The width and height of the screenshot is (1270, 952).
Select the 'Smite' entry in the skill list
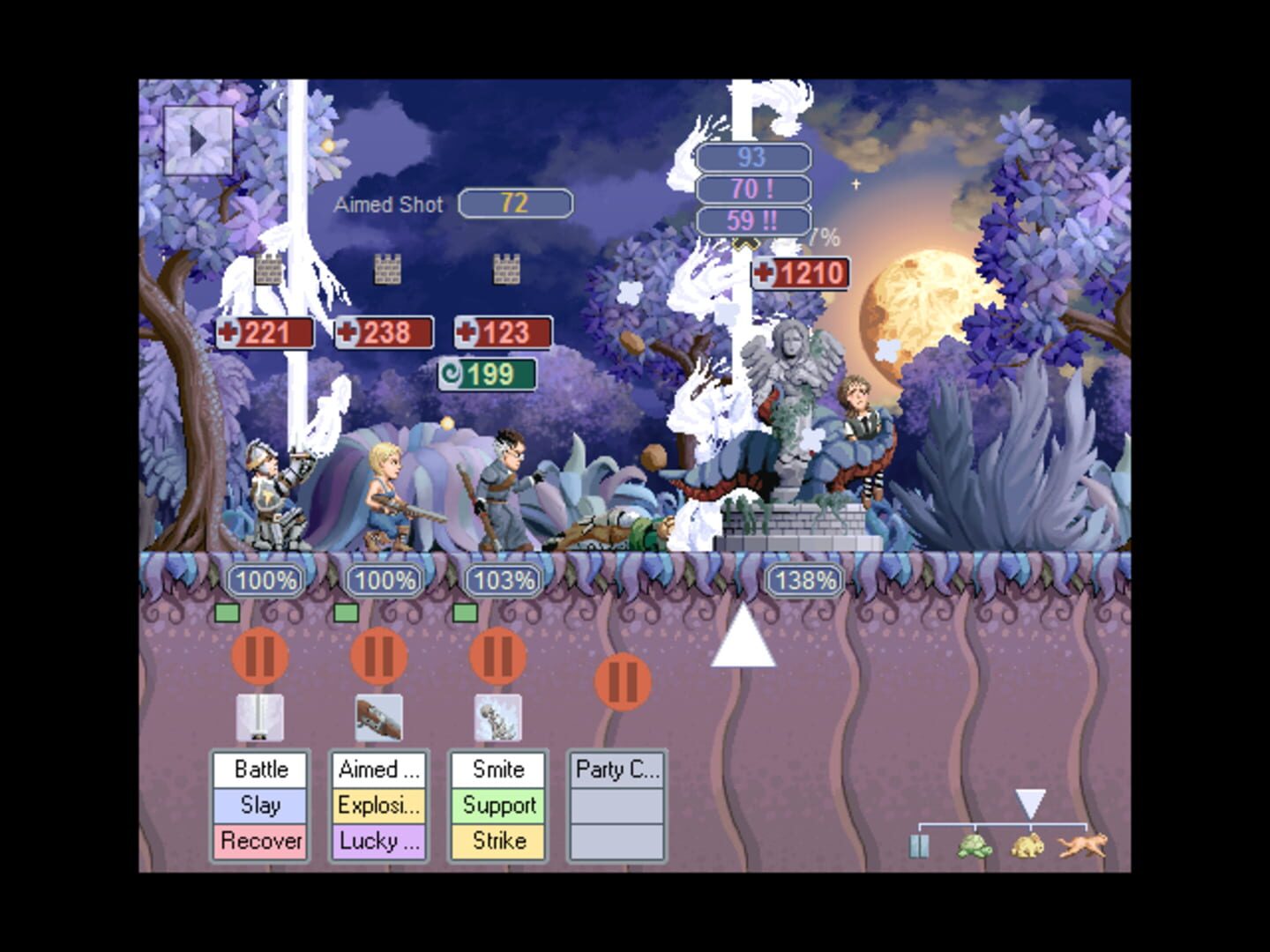[497, 769]
